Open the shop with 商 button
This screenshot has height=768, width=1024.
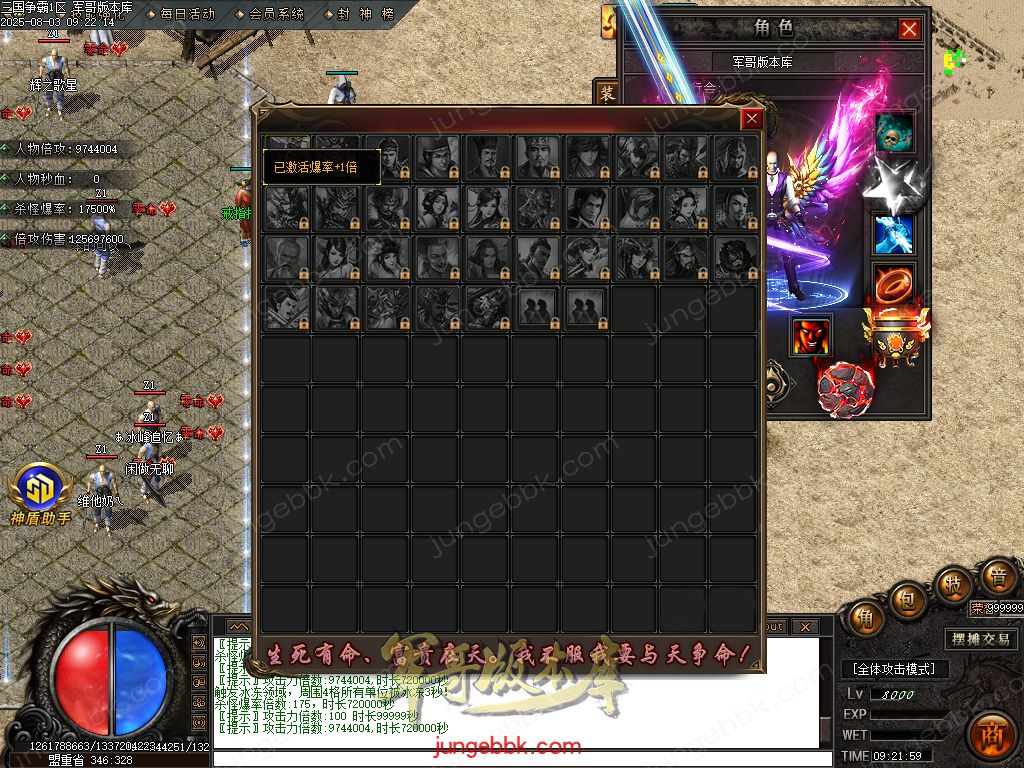(993, 731)
